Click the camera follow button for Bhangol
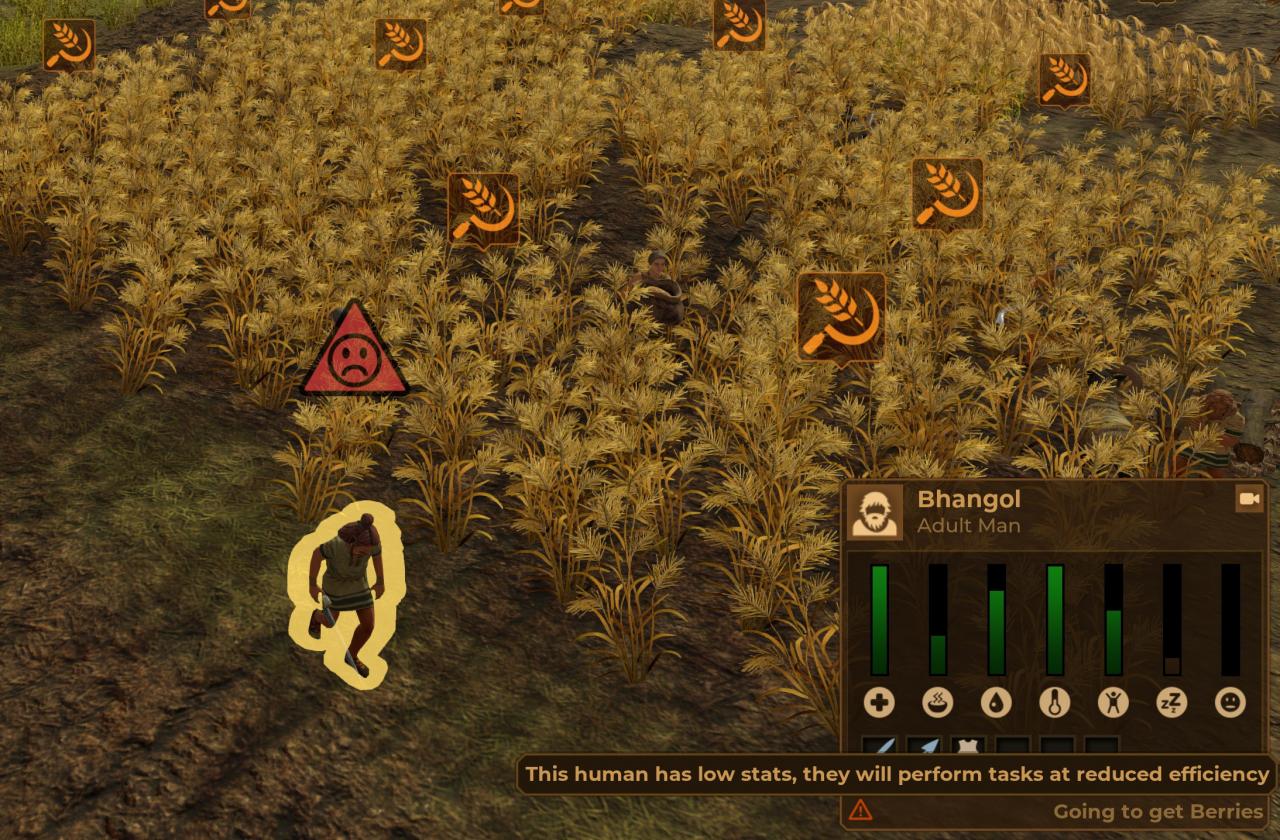 point(1248,499)
